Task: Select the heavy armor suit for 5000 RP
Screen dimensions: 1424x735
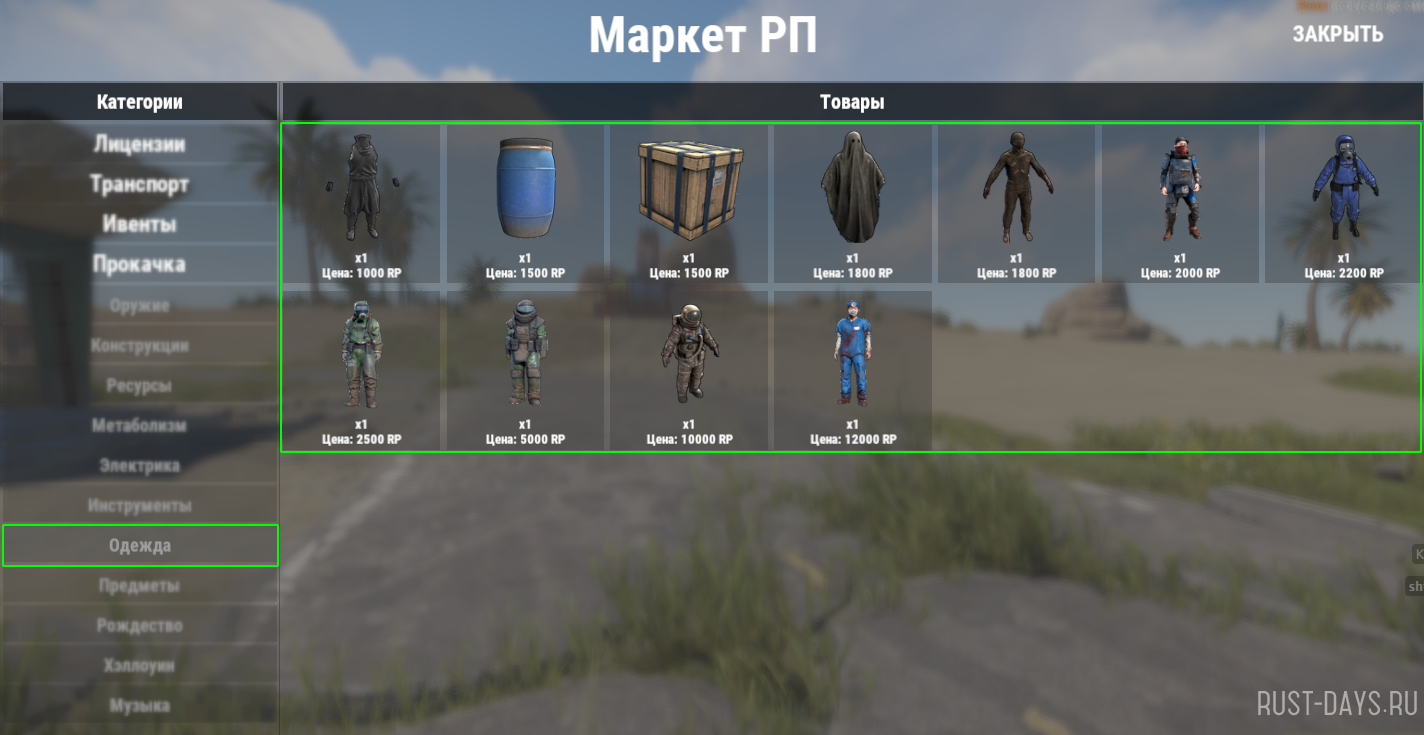Action: click(525, 362)
